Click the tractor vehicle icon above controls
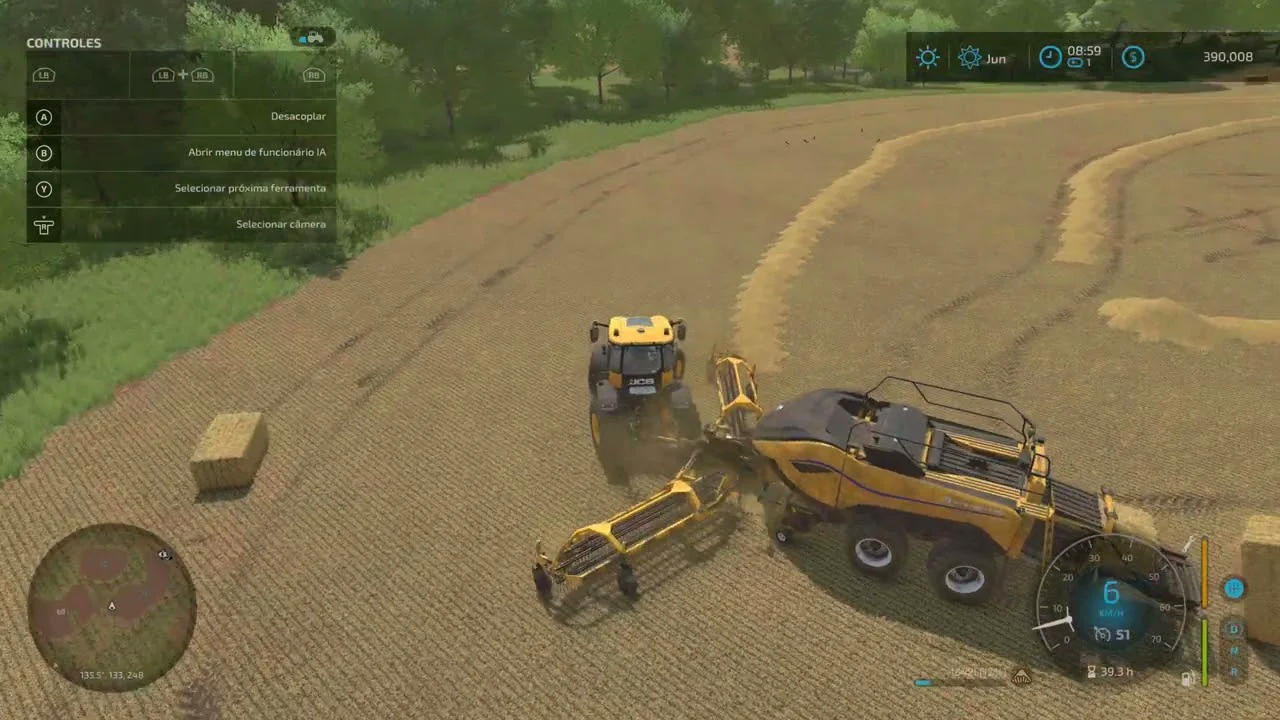Viewport: 1280px width, 720px height. (x=313, y=37)
